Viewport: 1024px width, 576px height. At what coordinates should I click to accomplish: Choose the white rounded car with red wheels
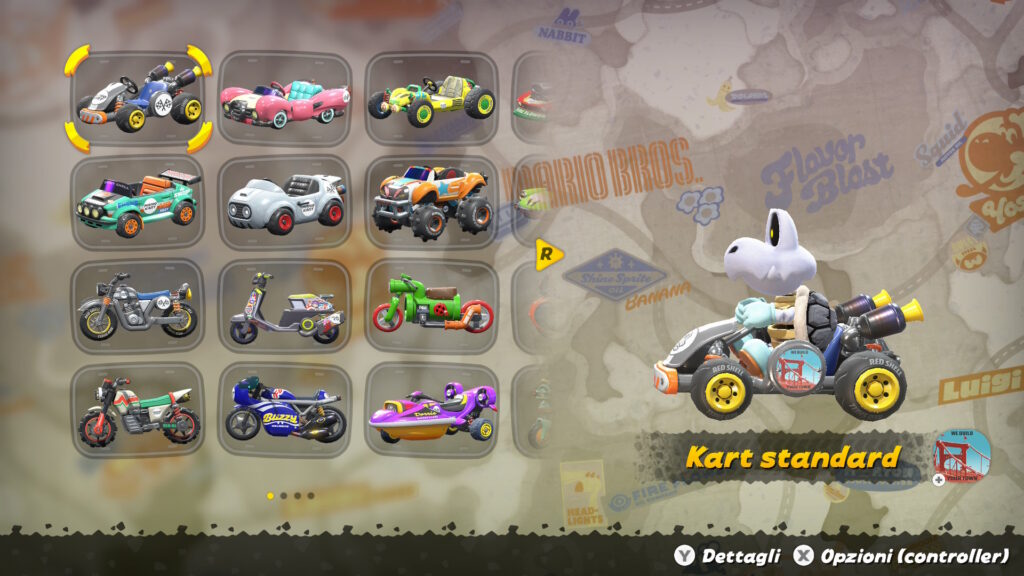tap(285, 203)
